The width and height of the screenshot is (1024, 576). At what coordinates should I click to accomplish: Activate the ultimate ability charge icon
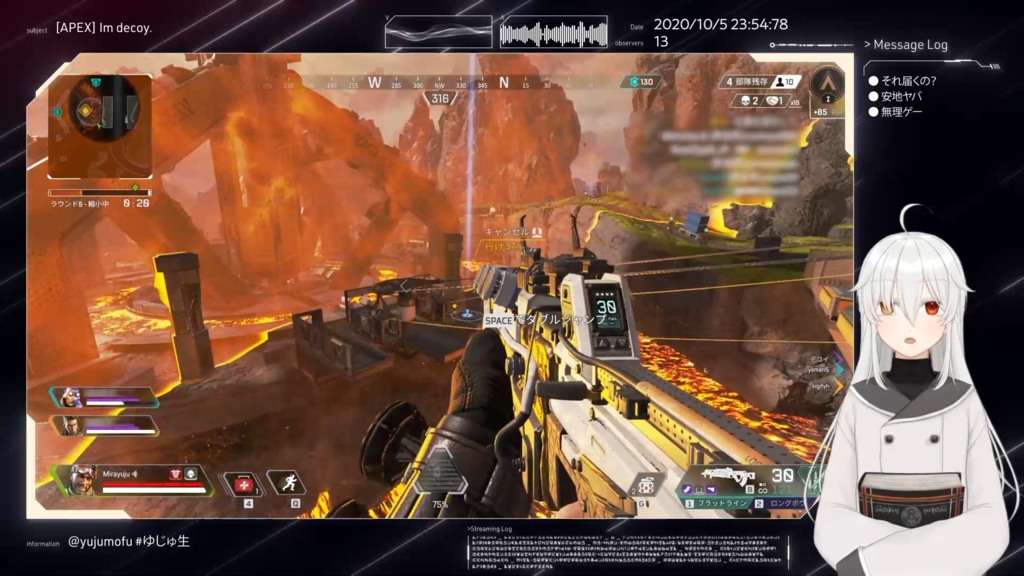click(x=439, y=478)
